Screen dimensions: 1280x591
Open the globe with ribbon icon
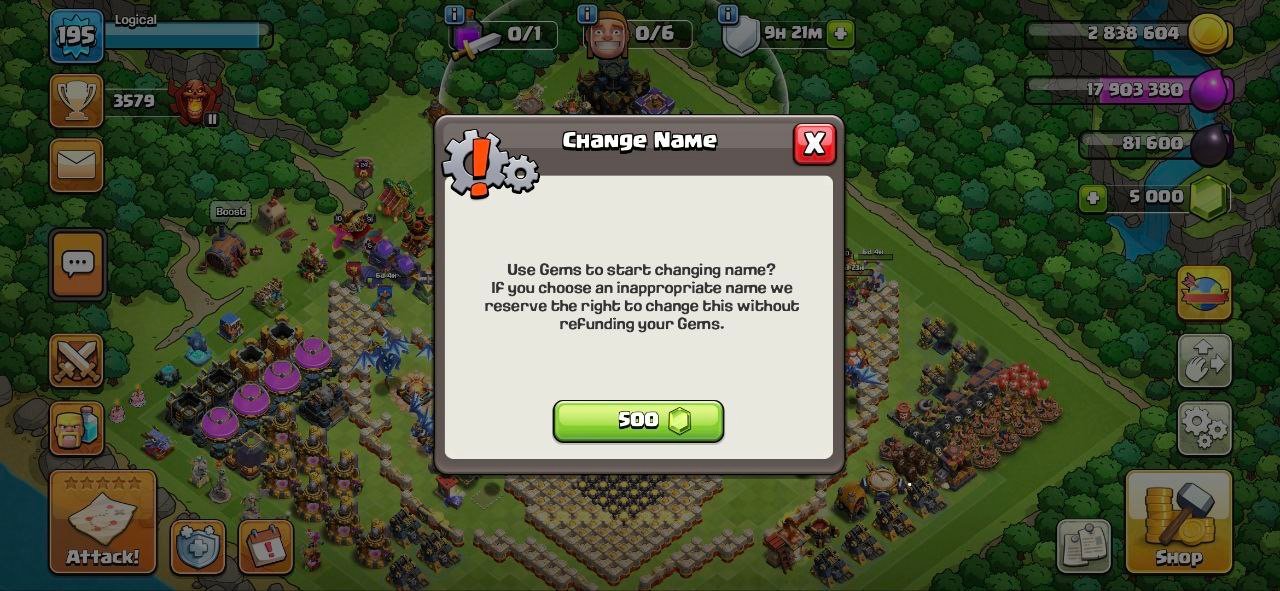coord(1204,292)
